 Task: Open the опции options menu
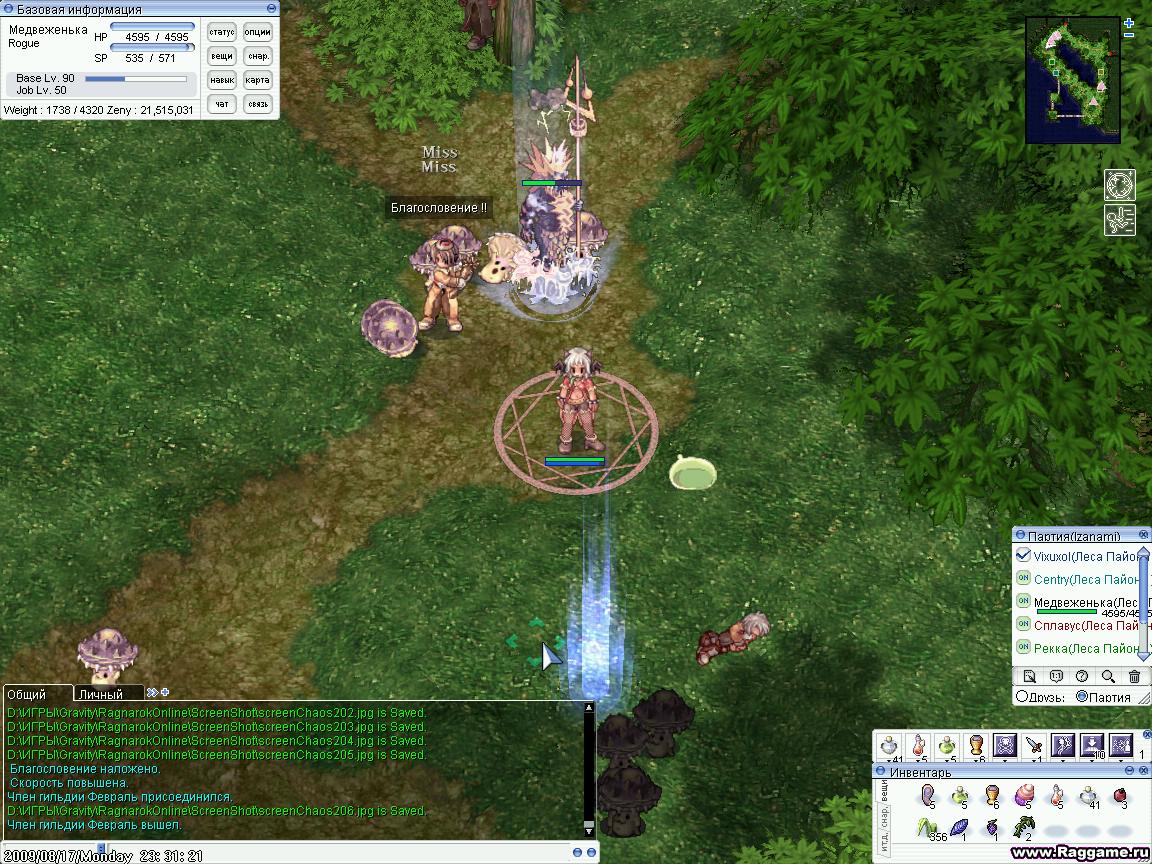pos(258,32)
